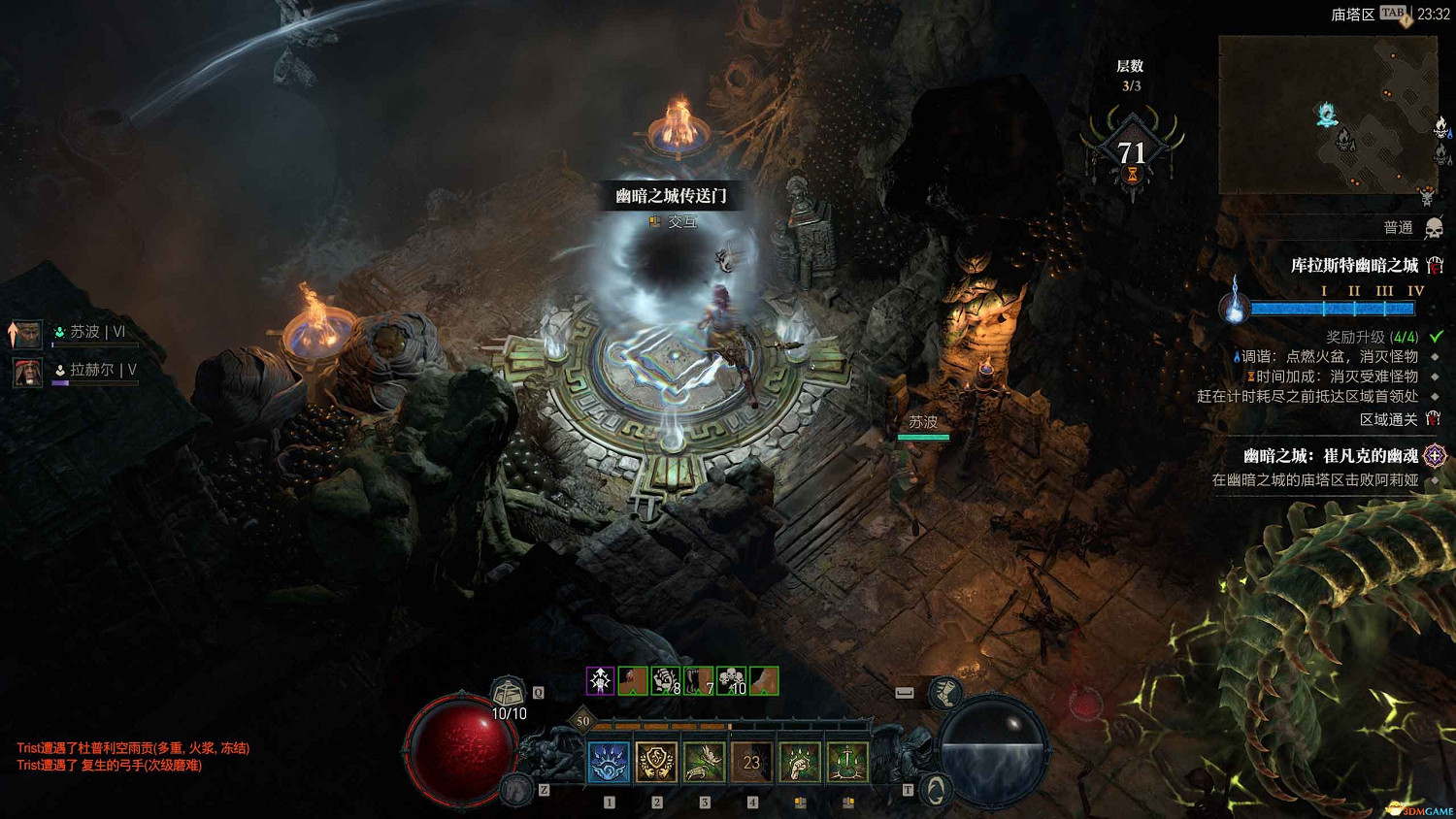This screenshot has width=1456, height=819.
Task: Select party member 拉赫尔 portrait
Action: (26, 372)
